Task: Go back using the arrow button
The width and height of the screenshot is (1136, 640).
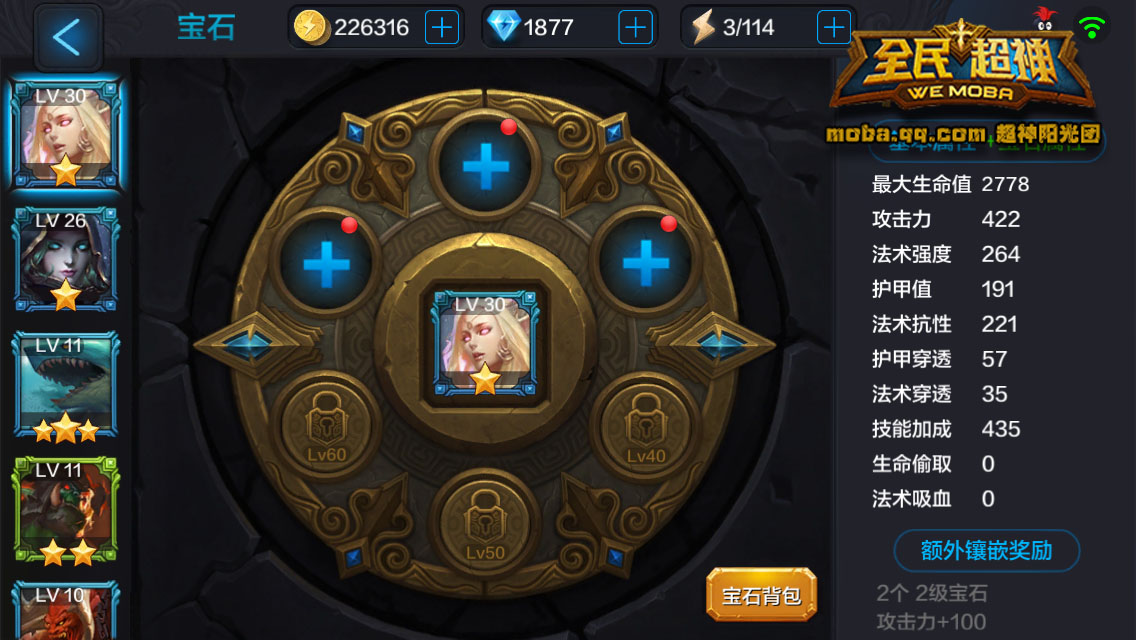Action: click(x=67, y=37)
